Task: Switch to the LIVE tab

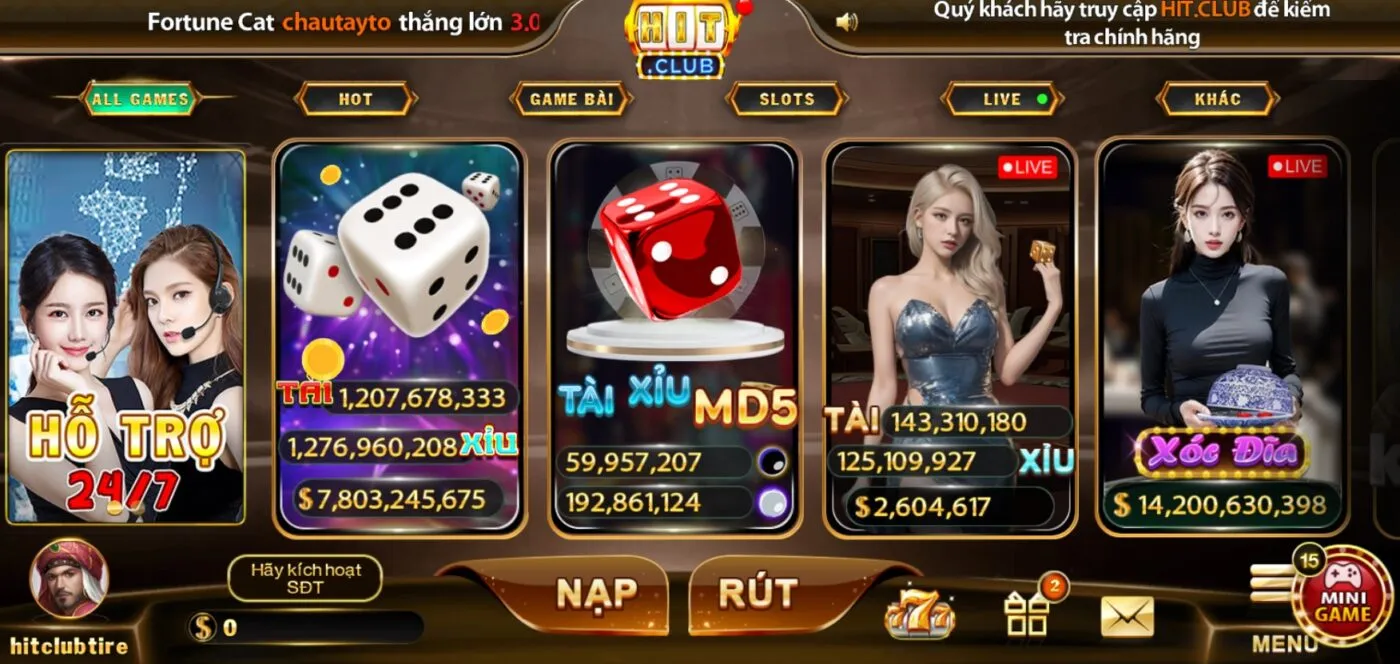Action: [x=1003, y=99]
